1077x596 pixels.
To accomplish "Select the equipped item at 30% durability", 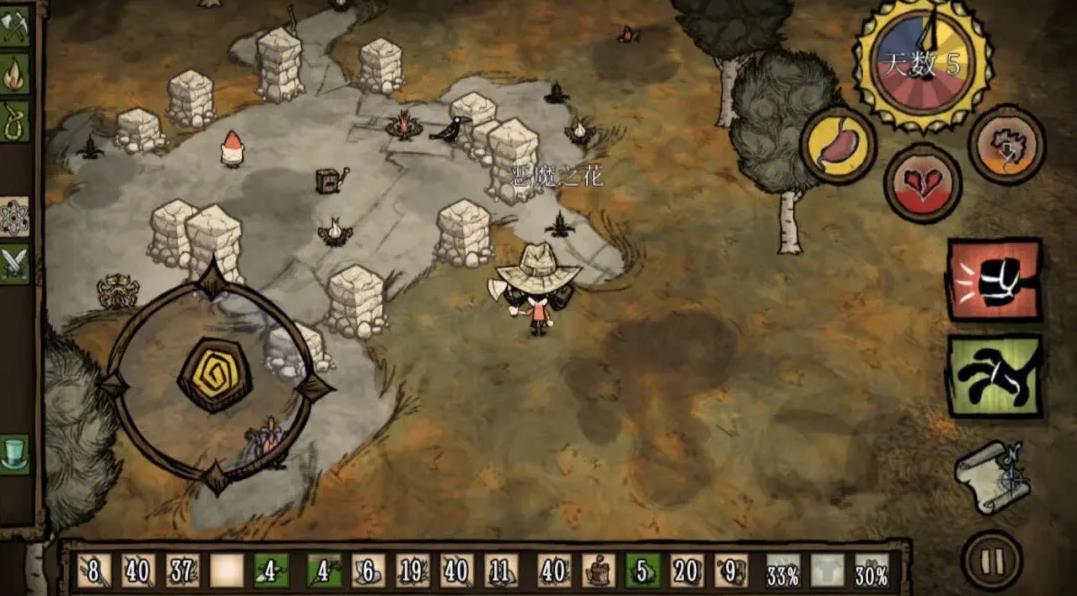I will click(871, 571).
